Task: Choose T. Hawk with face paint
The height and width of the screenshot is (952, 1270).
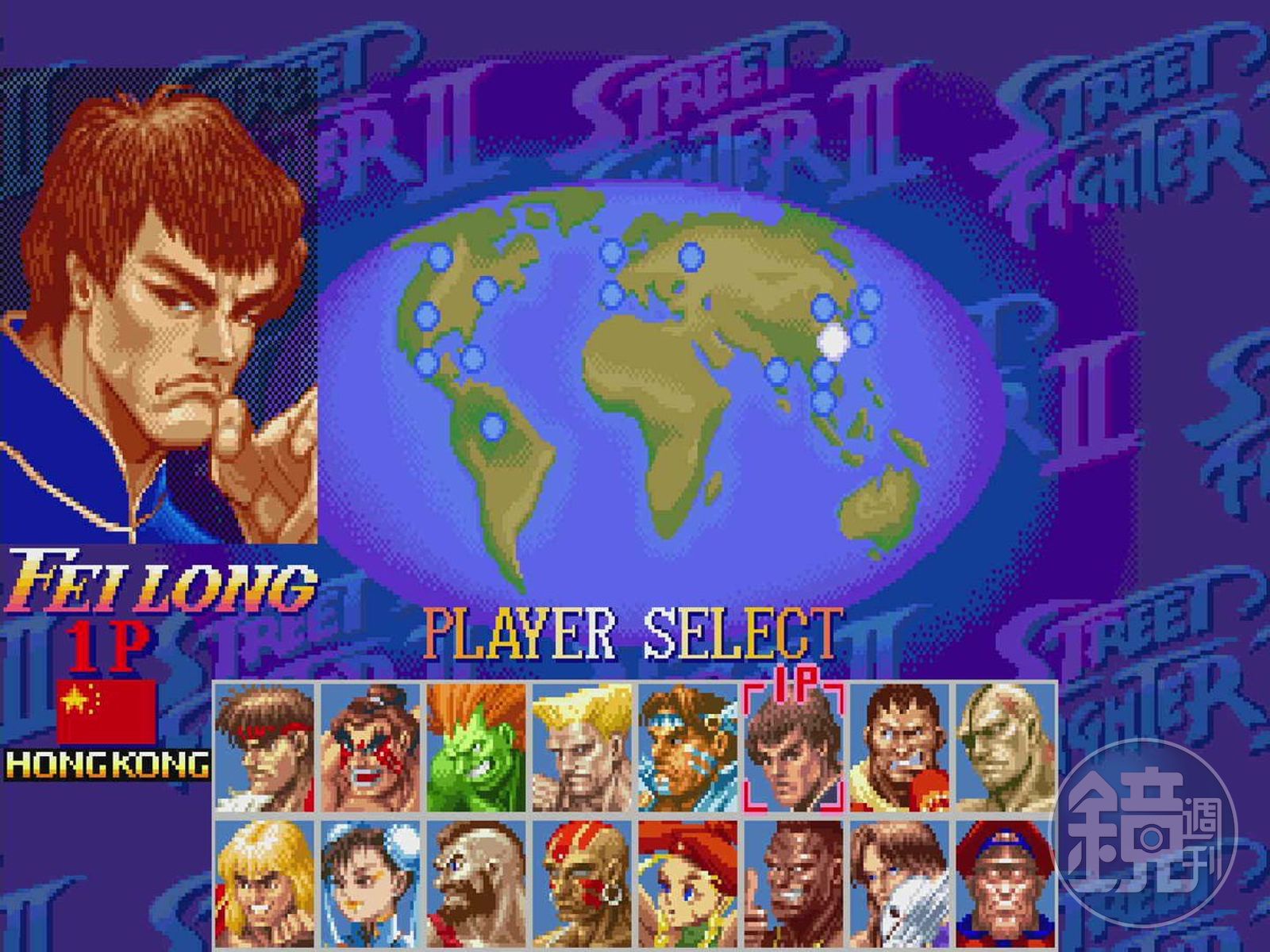Action: coord(688,747)
